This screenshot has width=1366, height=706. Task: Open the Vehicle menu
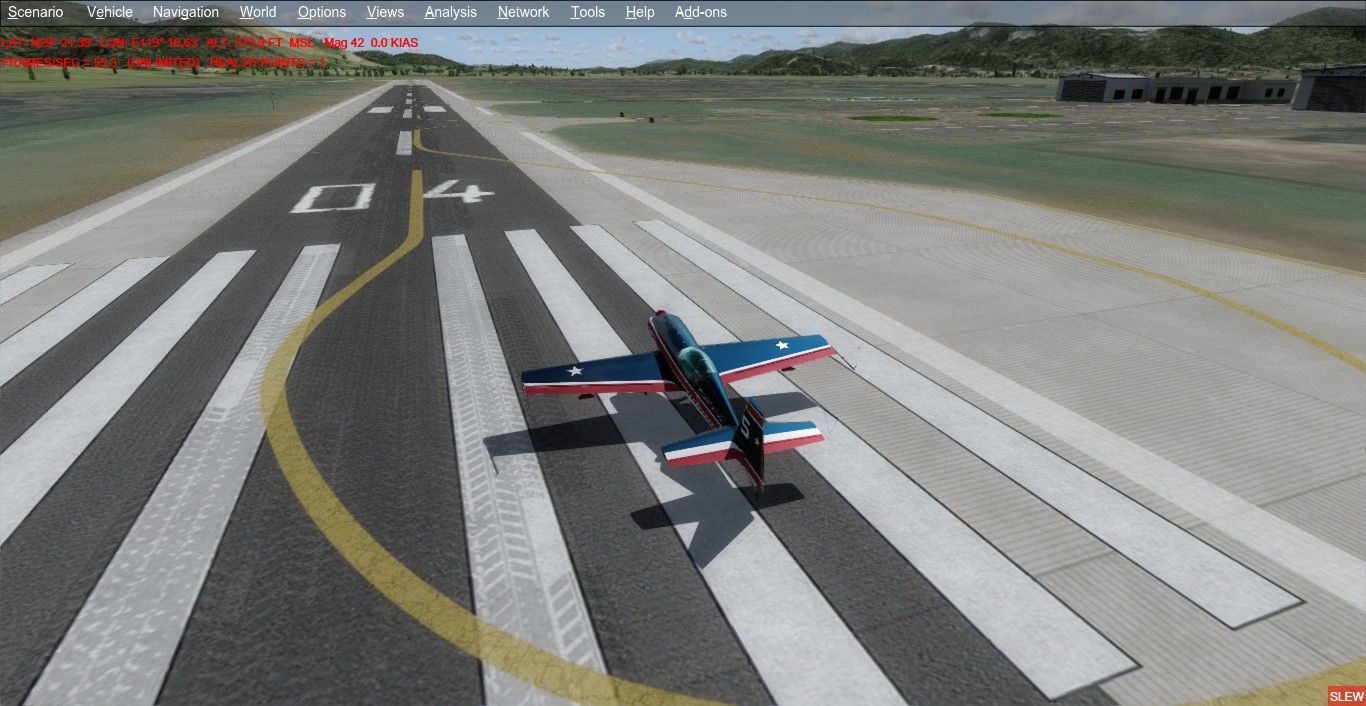[x=110, y=12]
